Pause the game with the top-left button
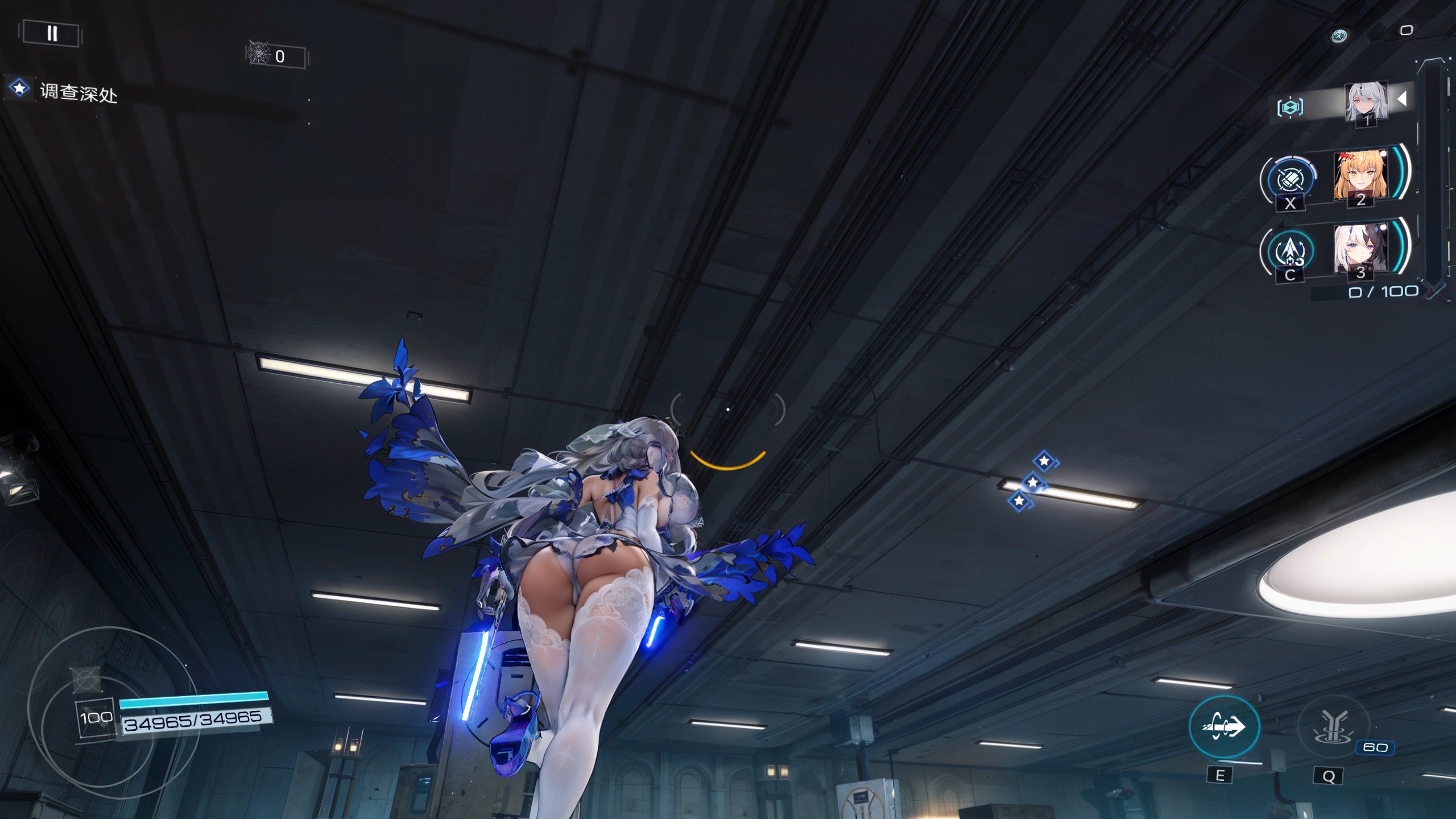This screenshot has height=819, width=1456. [x=52, y=33]
